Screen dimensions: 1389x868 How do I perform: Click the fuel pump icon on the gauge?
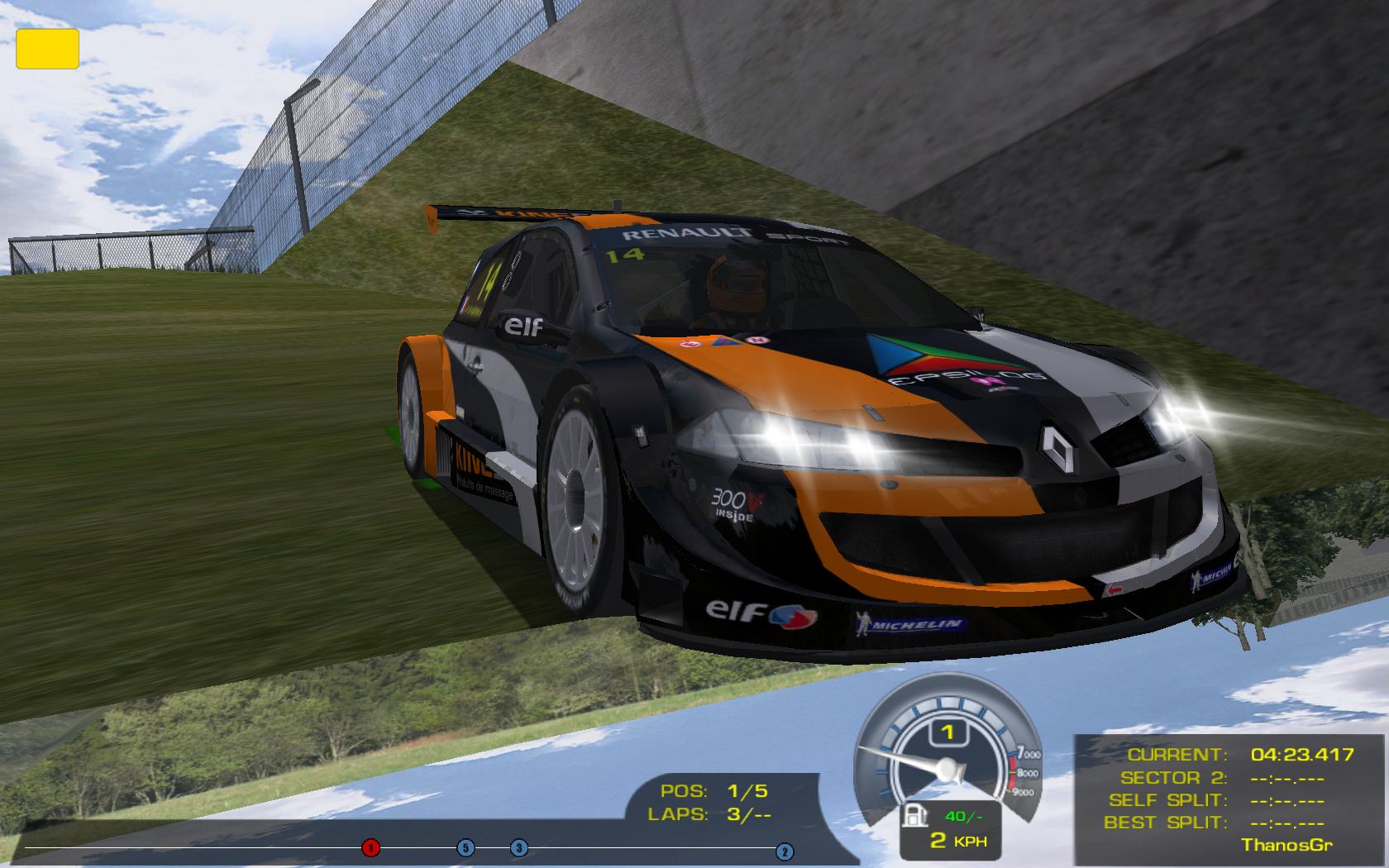914,814
